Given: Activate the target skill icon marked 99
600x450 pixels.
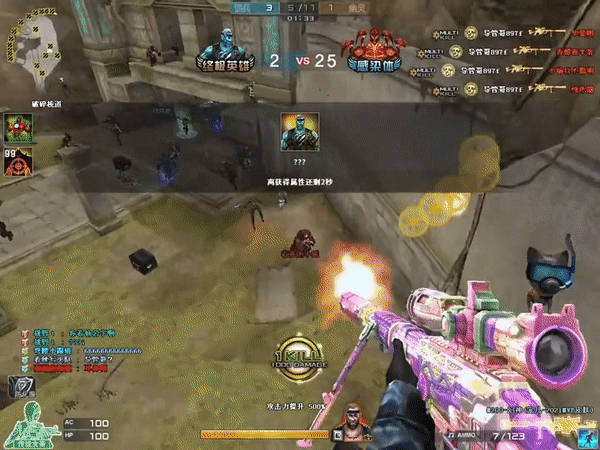Looking at the screenshot, I should tap(17, 161).
